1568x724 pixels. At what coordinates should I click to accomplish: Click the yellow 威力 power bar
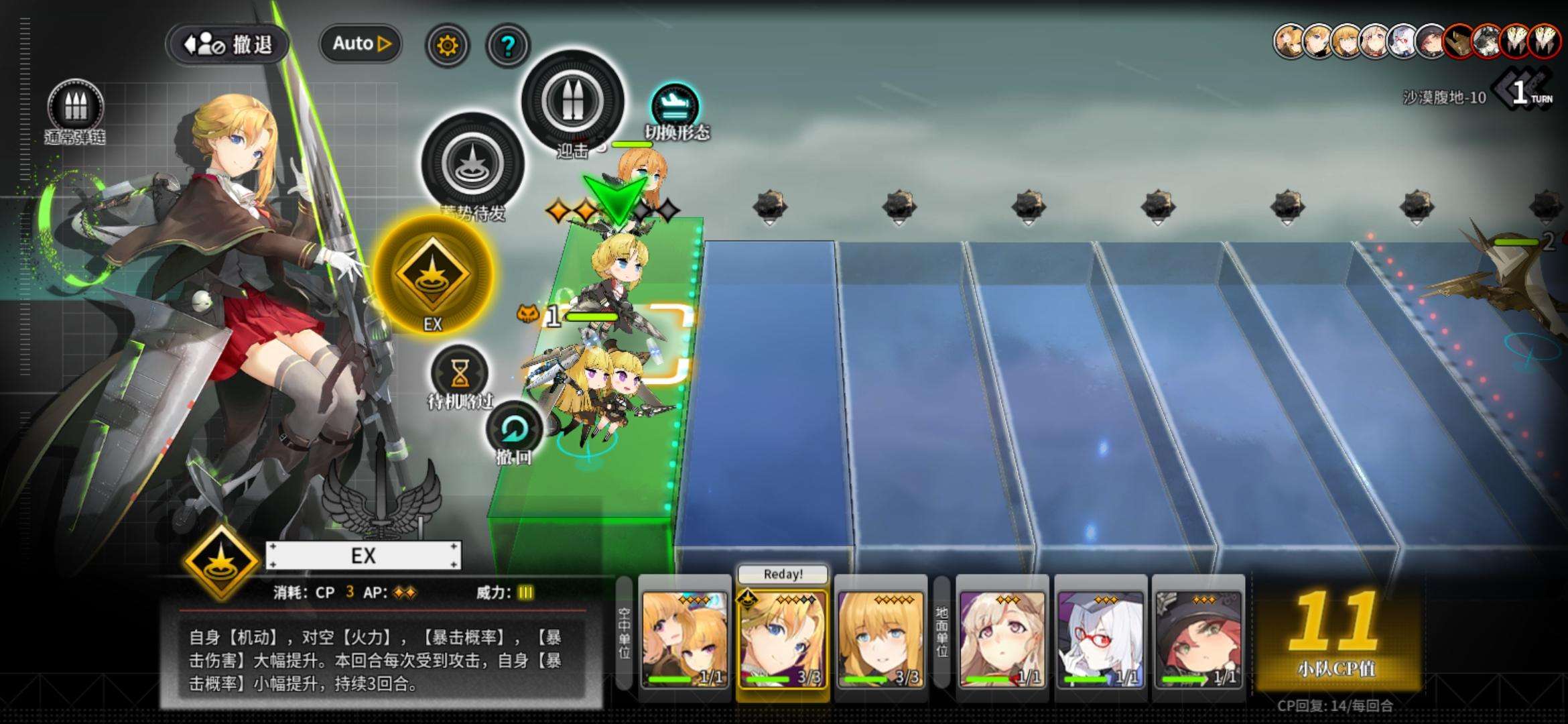coord(526,593)
